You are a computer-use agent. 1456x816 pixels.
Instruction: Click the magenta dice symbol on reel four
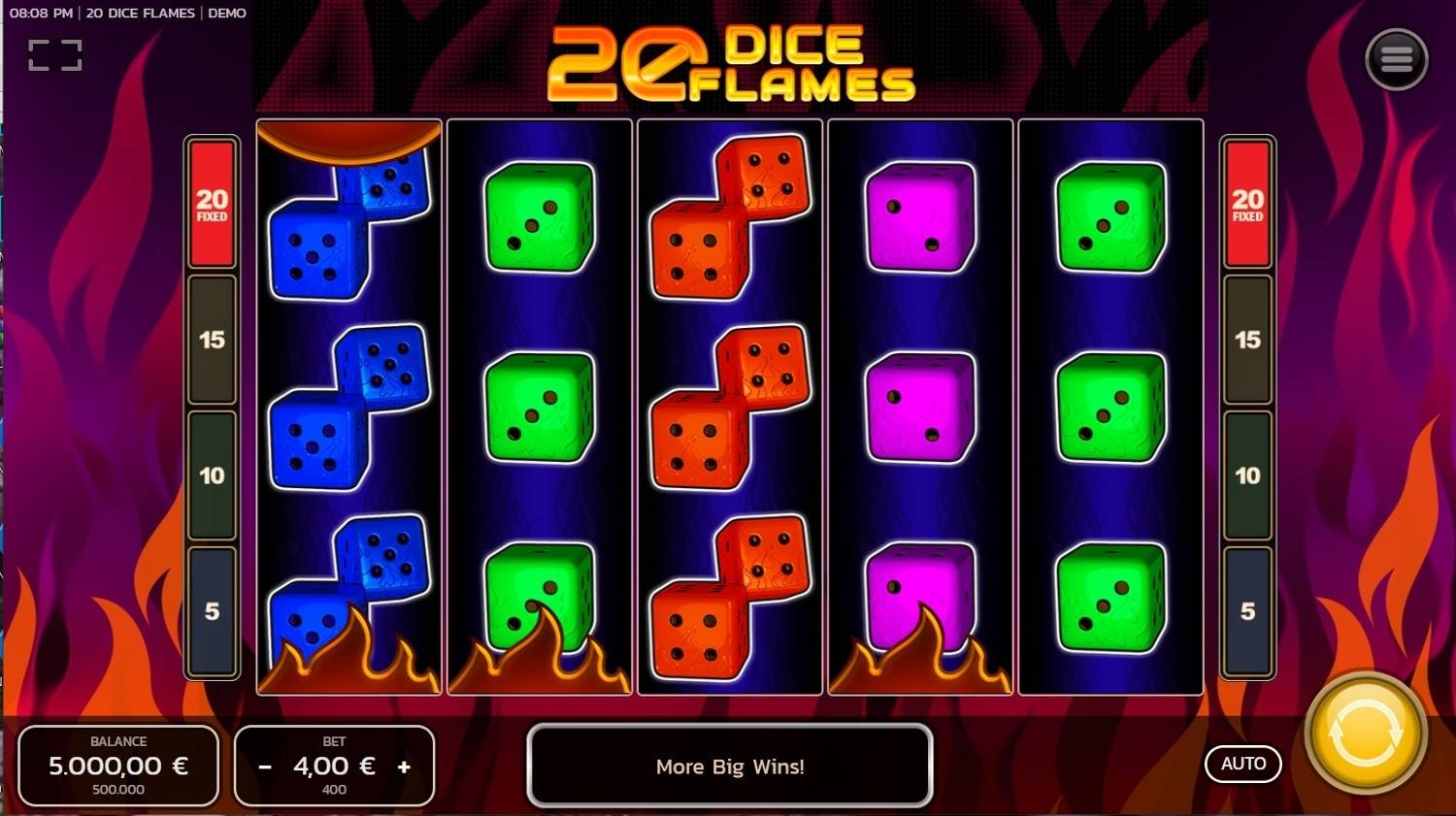tap(919, 408)
